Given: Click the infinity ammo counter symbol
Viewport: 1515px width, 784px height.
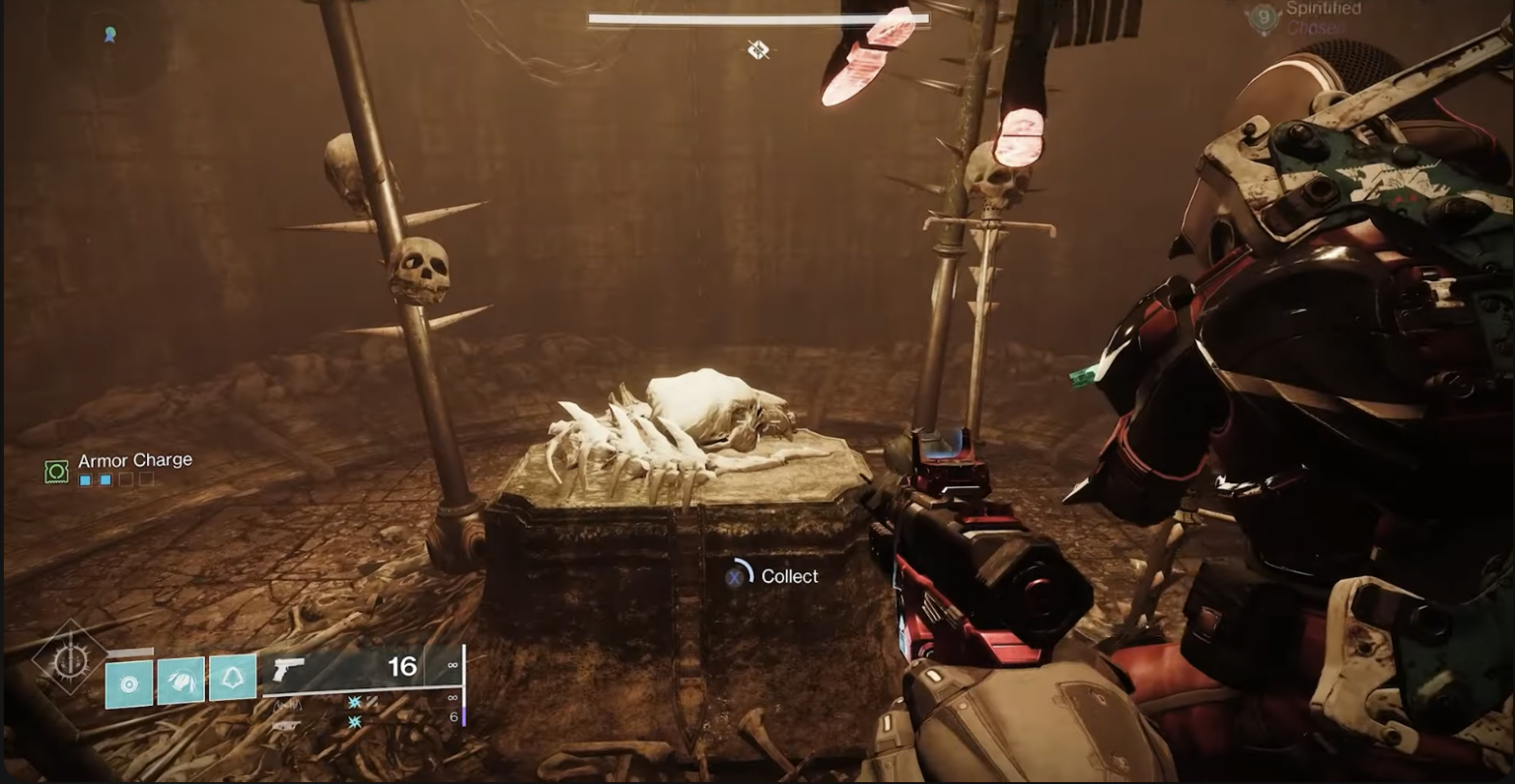Looking at the screenshot, I should click(x=453, y=667).
